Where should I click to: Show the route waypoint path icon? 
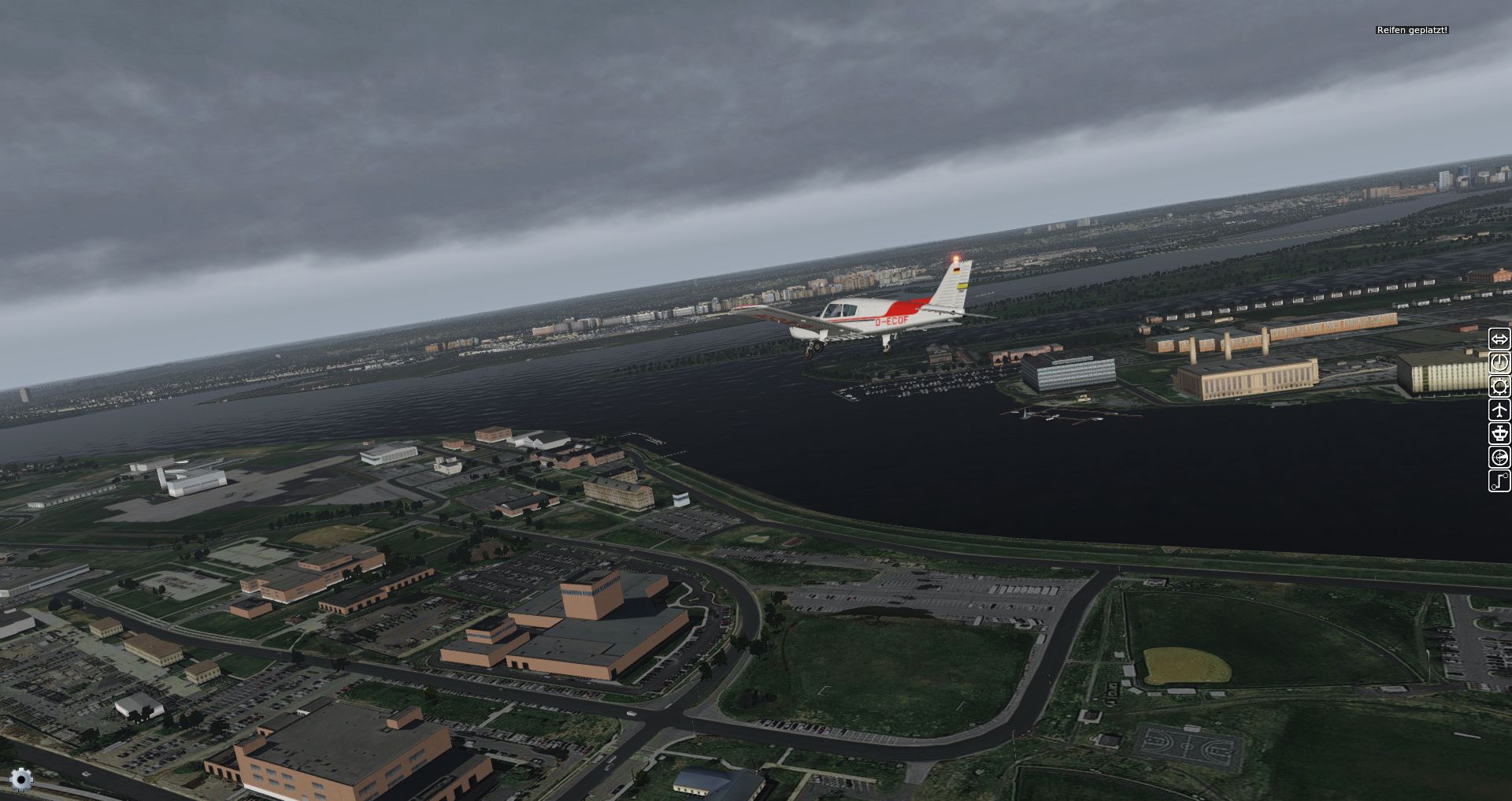pos(1499,481)
